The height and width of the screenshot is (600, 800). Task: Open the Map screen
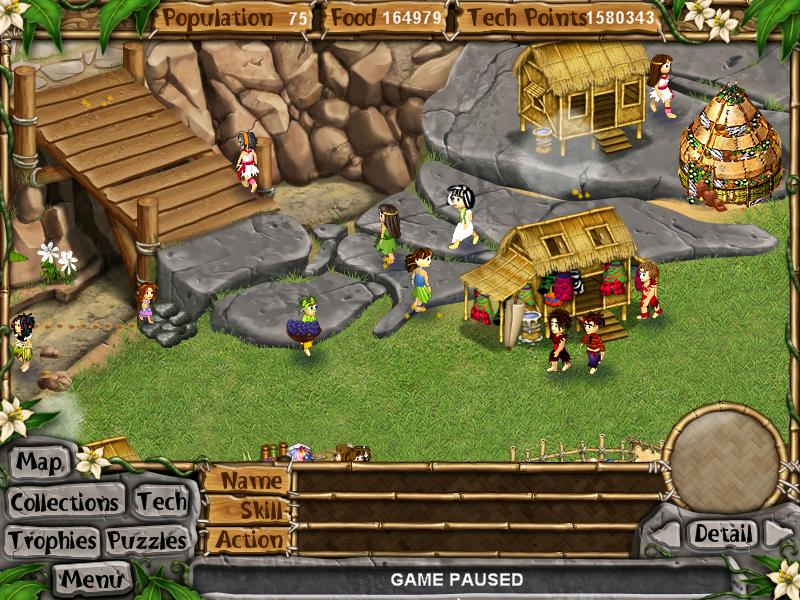point(40,463)
